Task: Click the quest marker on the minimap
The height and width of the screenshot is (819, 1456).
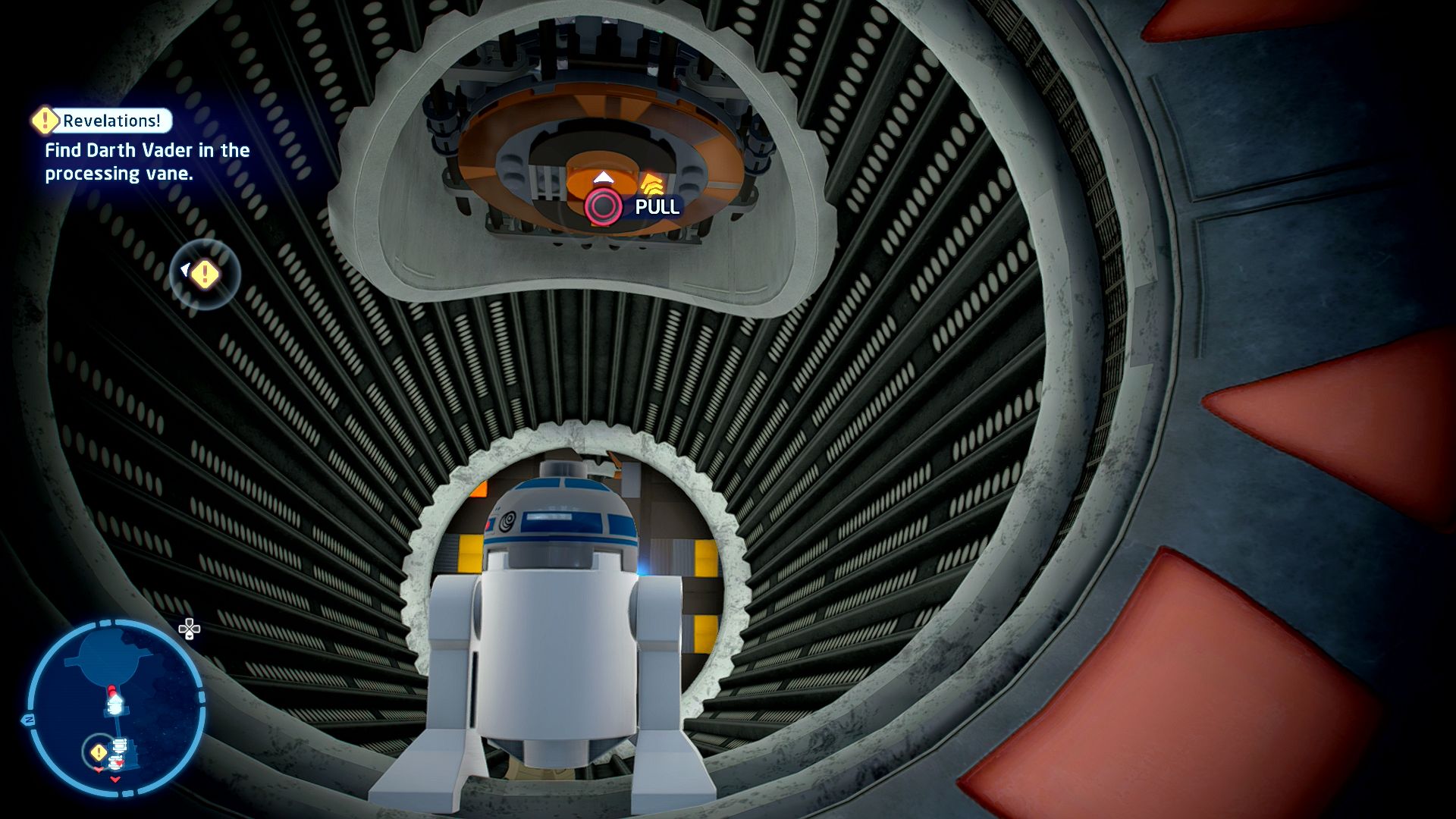Action: (x=99, y=752)
